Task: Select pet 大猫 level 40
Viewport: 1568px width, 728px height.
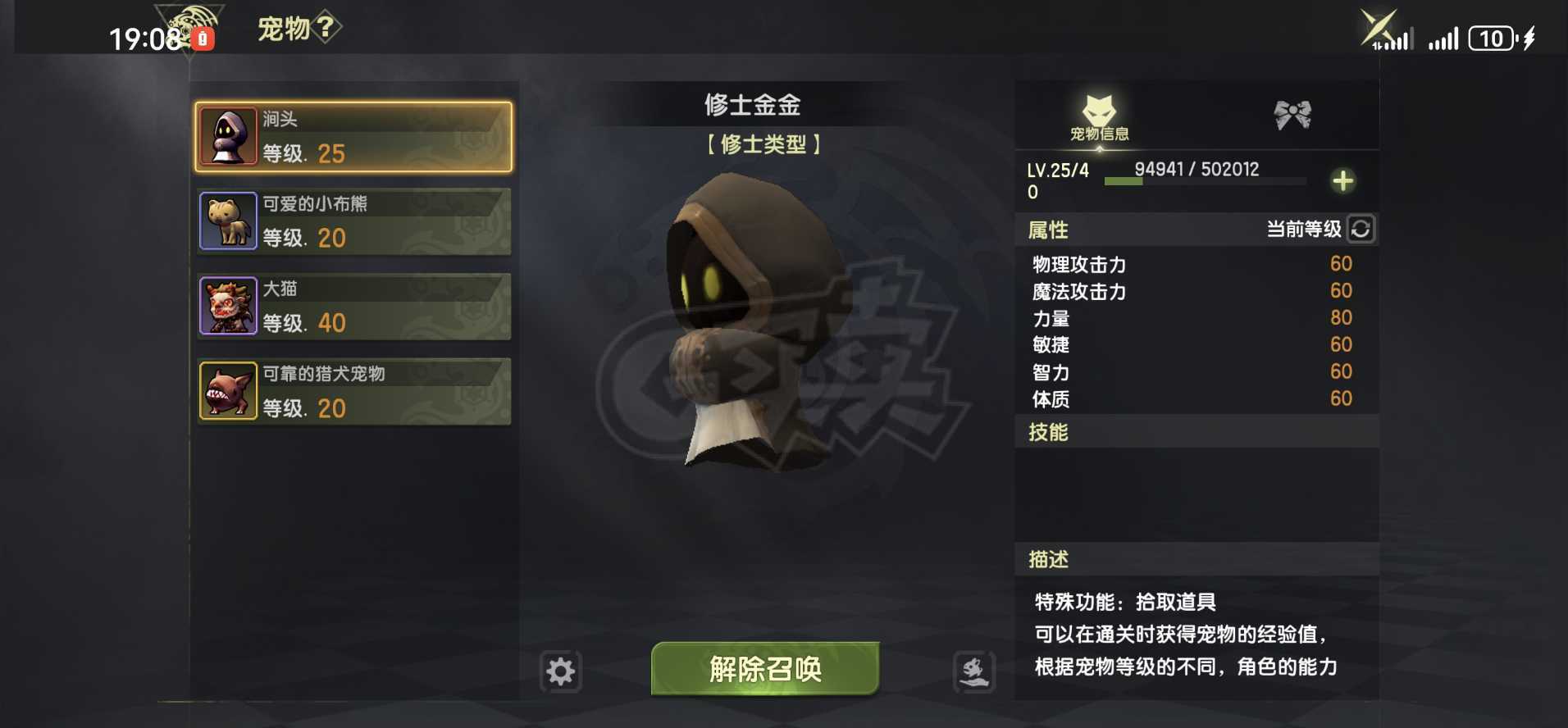Action: point(353,306)
